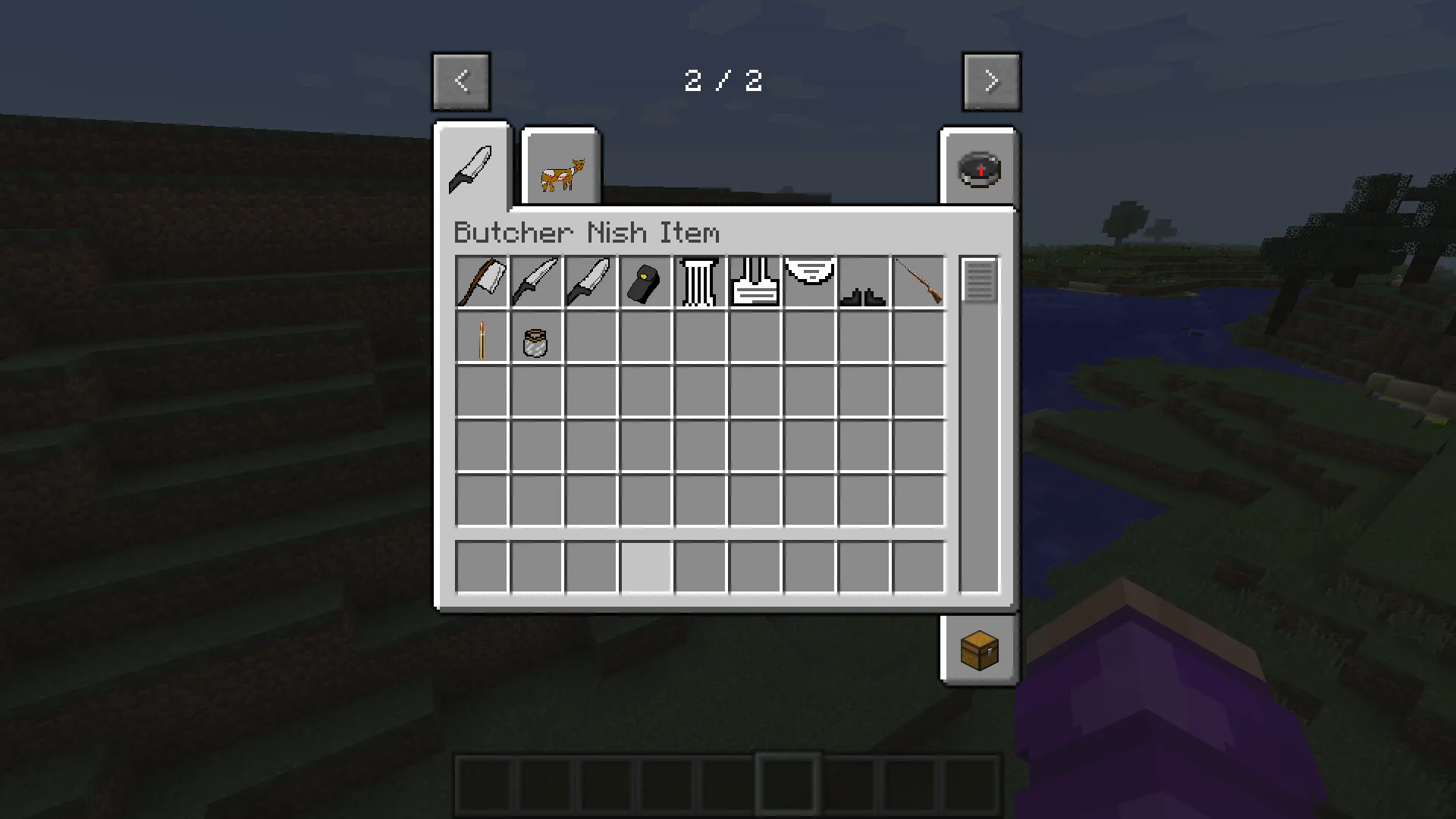Grab the black lighter item
Image resolution: width=1456 pixels, height=819 pixels.
[x=645, y=282]
